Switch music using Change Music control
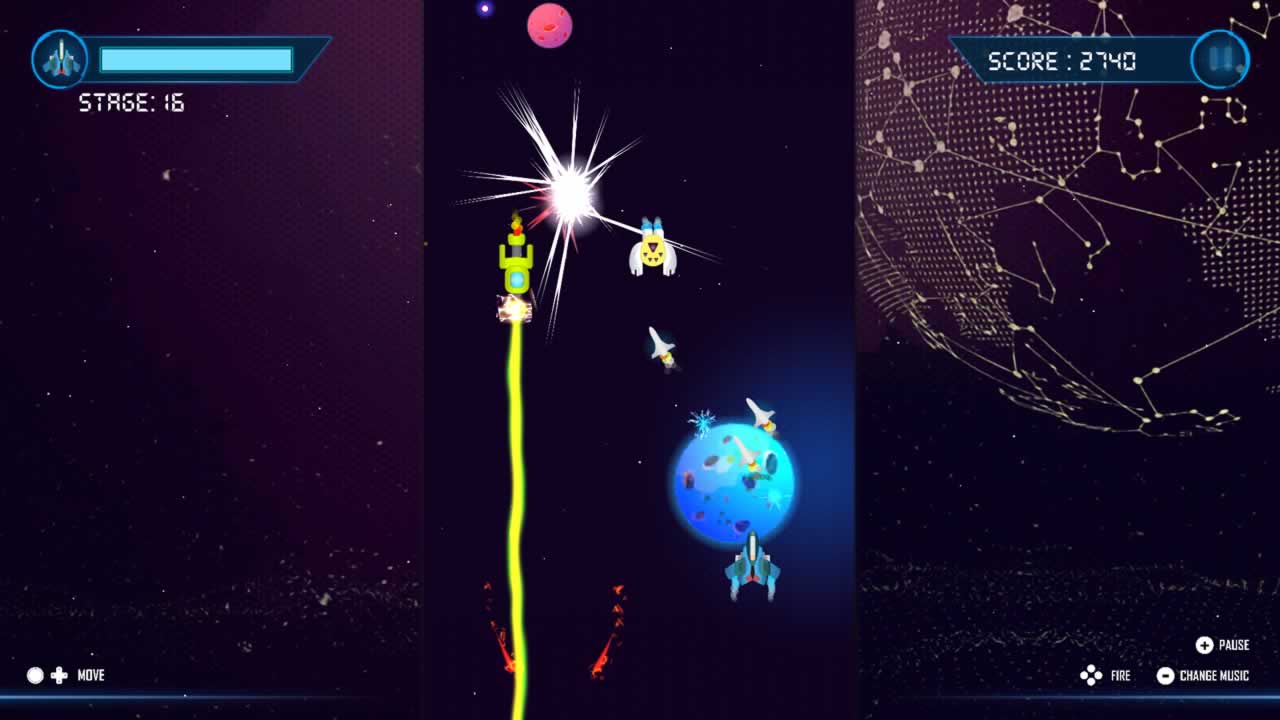This screenshot has height=720, width=1280. point(1167,675)
